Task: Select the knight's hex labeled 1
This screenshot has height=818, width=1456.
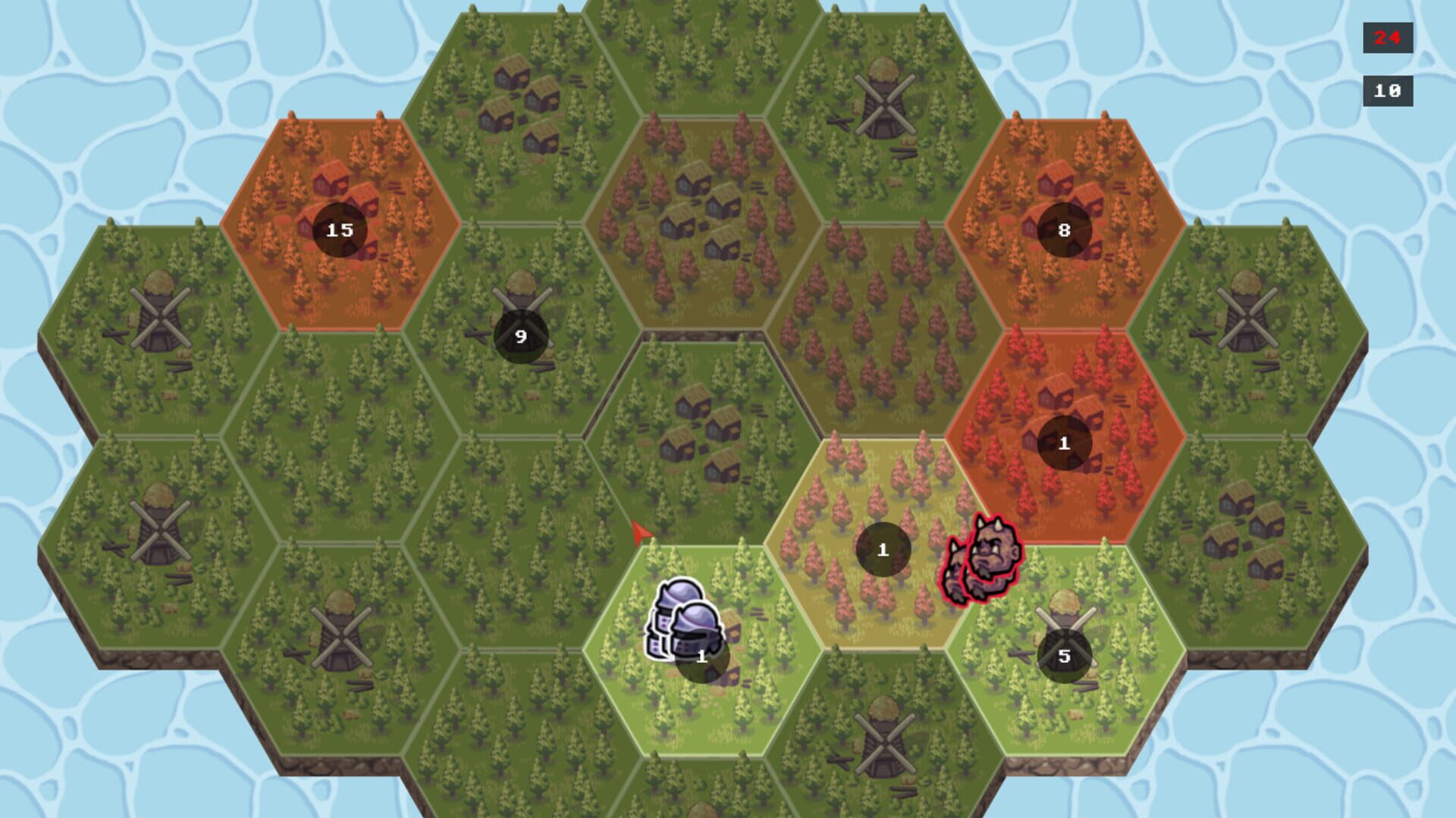Action: [x=700, y=658]
